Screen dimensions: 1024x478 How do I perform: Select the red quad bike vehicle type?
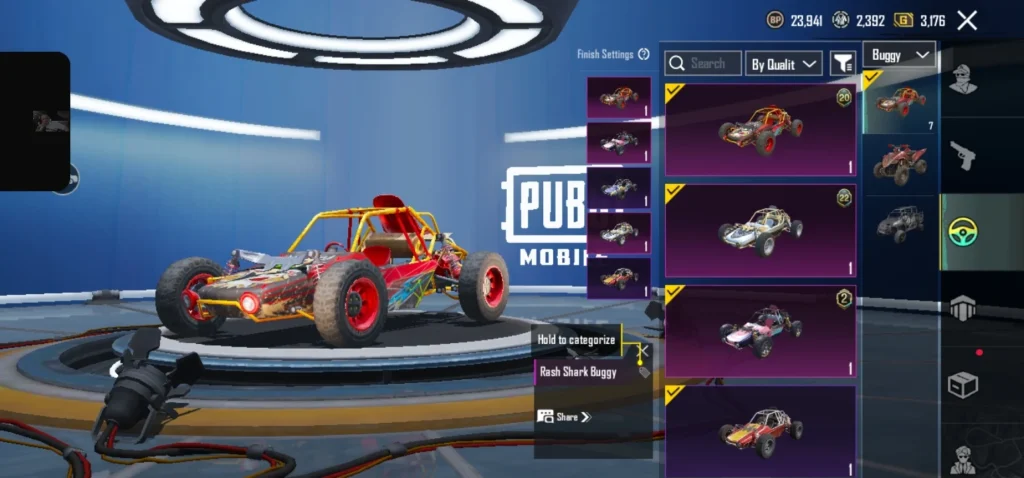tap(900, 162)
